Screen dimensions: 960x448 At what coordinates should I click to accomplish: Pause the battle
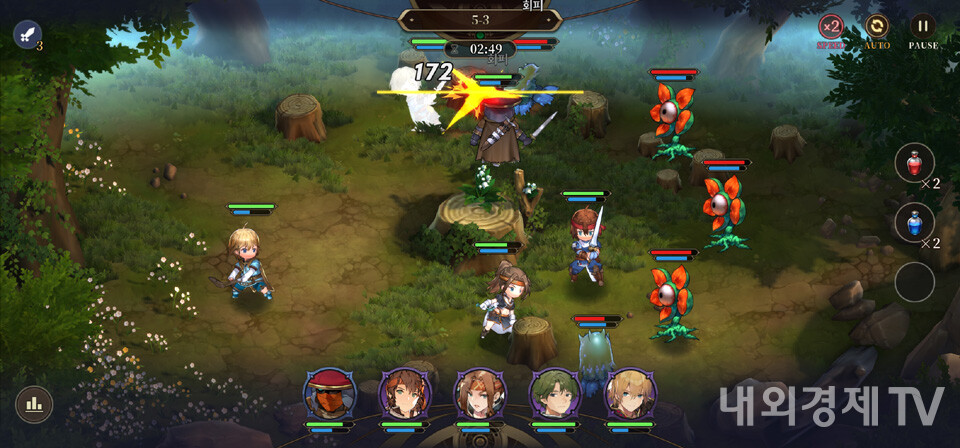coord(923,27)
